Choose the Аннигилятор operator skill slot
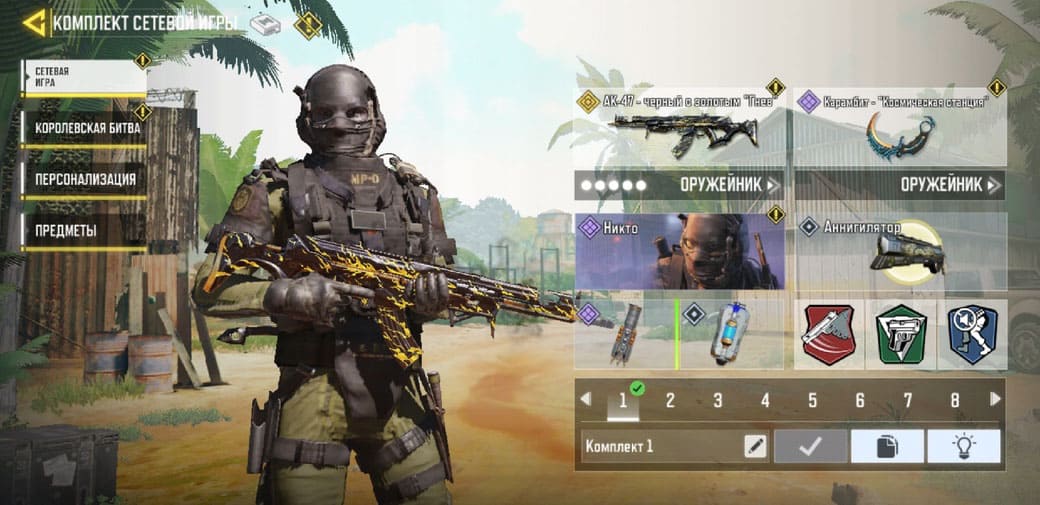This screenshot has height=505, width=1040. 900,251
